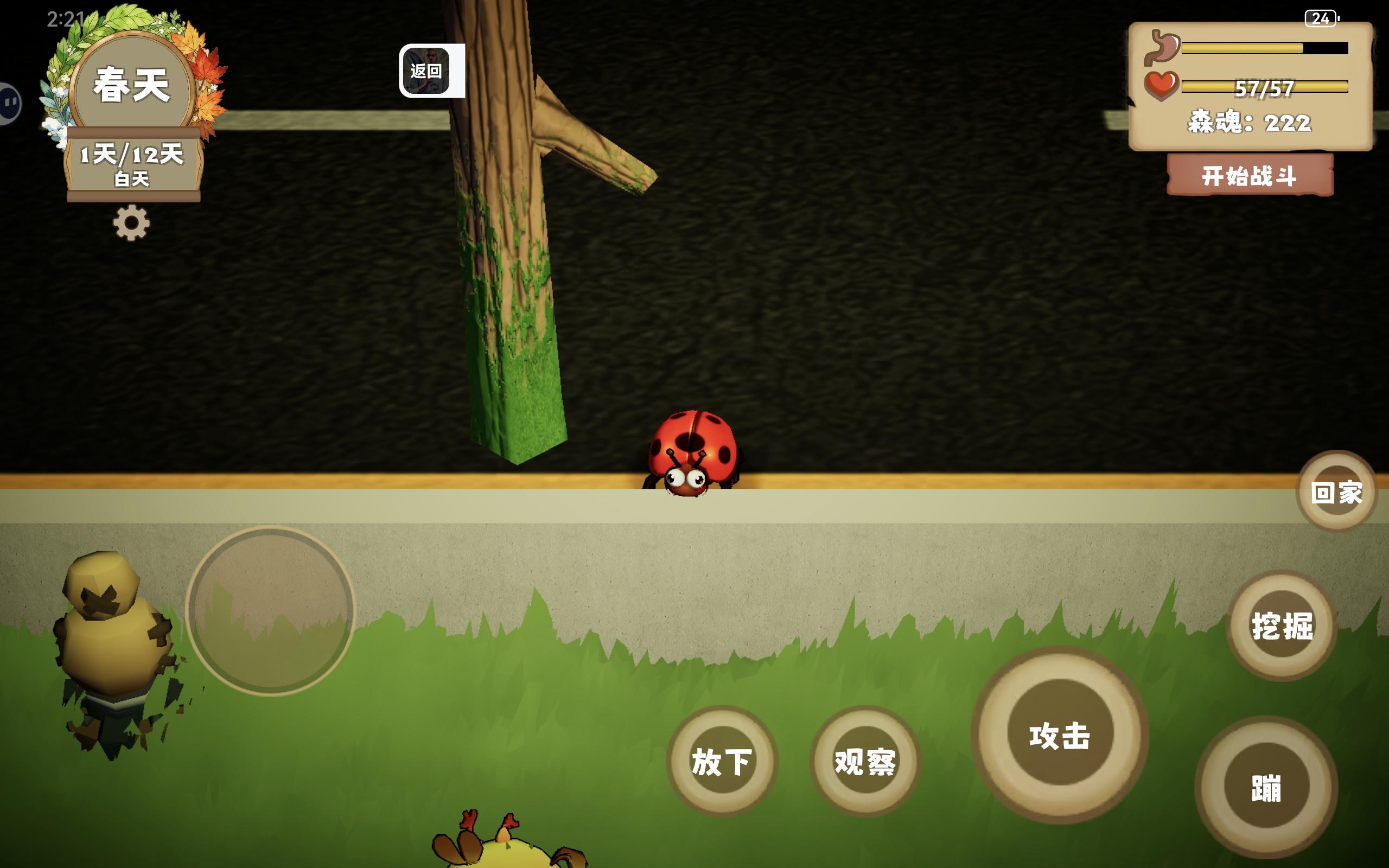Click the character portrait on the 返回 button
The image size is (1389, 868).
click(x=427, y=69)
